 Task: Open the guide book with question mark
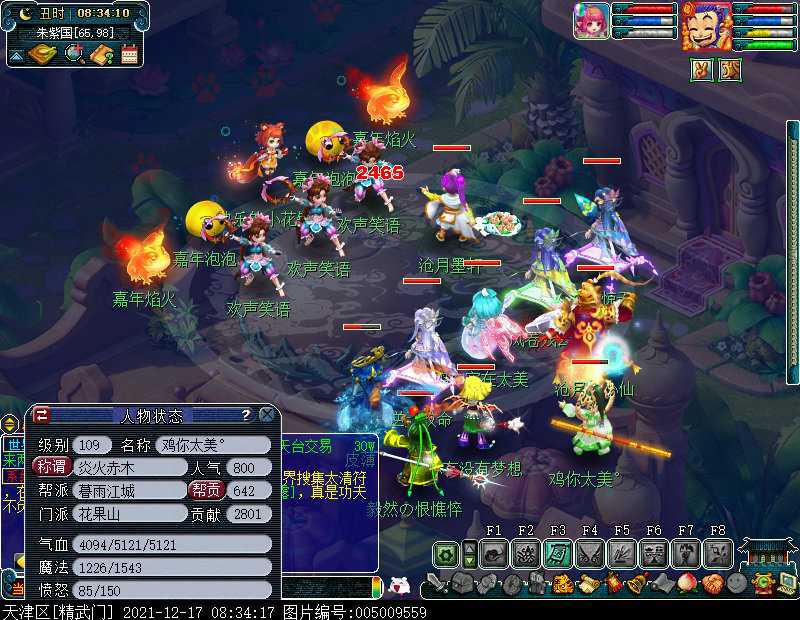(101, 54)
